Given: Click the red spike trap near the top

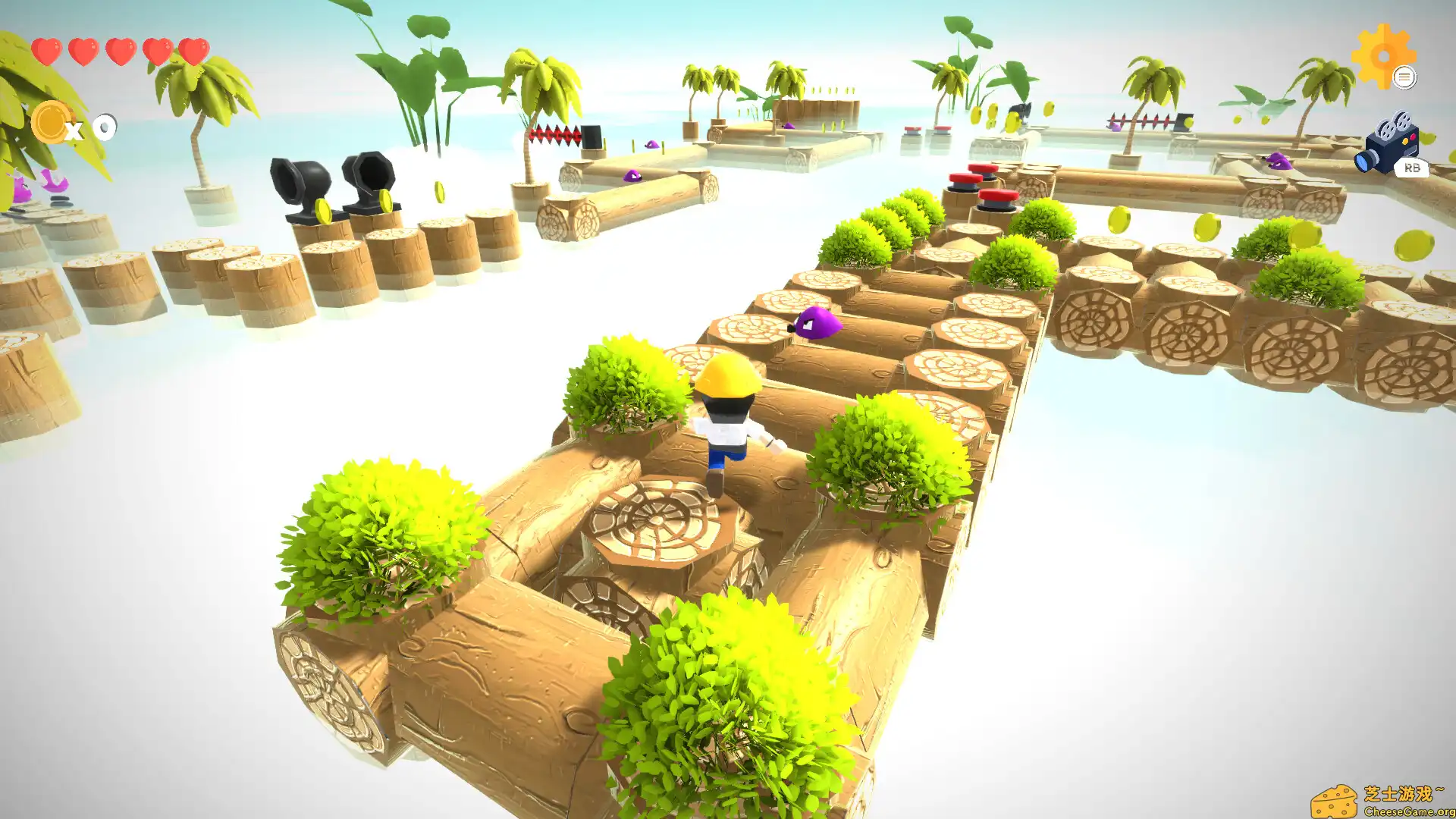Looking at the screenshot, I should click(554, 133).
